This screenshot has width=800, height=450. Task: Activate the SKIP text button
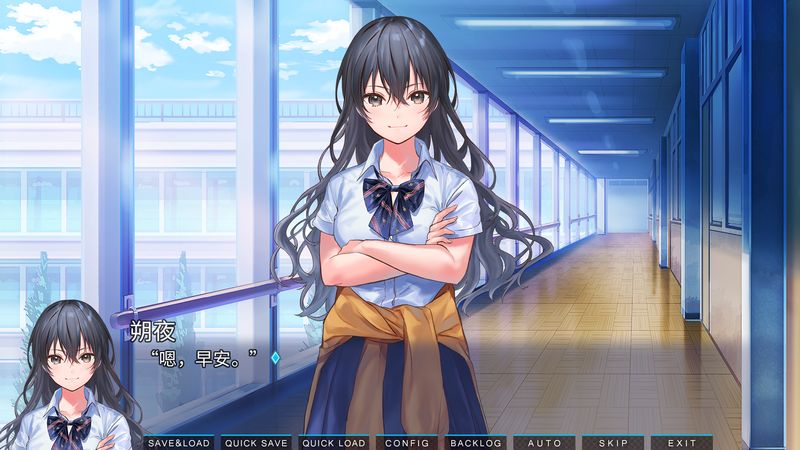coord(612,442)
